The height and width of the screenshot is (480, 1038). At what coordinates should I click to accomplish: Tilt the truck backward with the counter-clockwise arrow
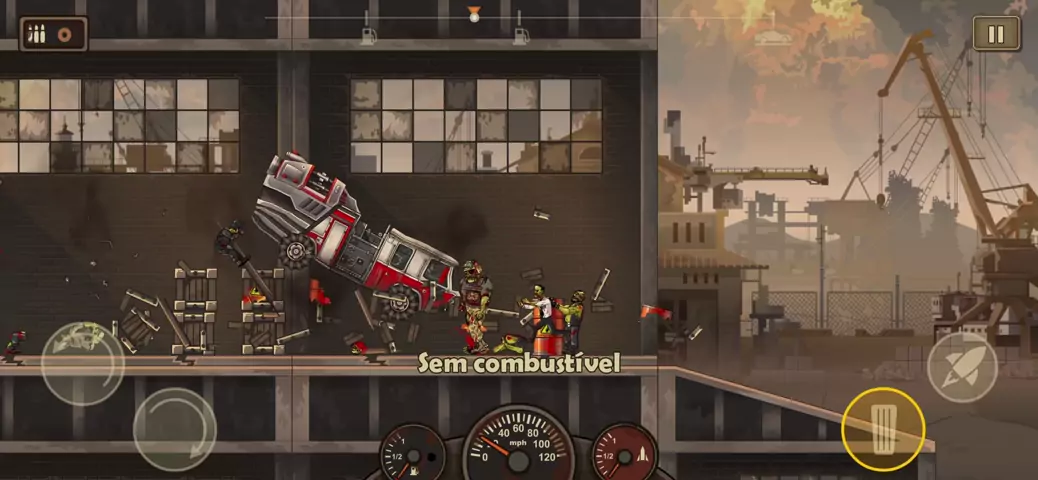[82, 363]
